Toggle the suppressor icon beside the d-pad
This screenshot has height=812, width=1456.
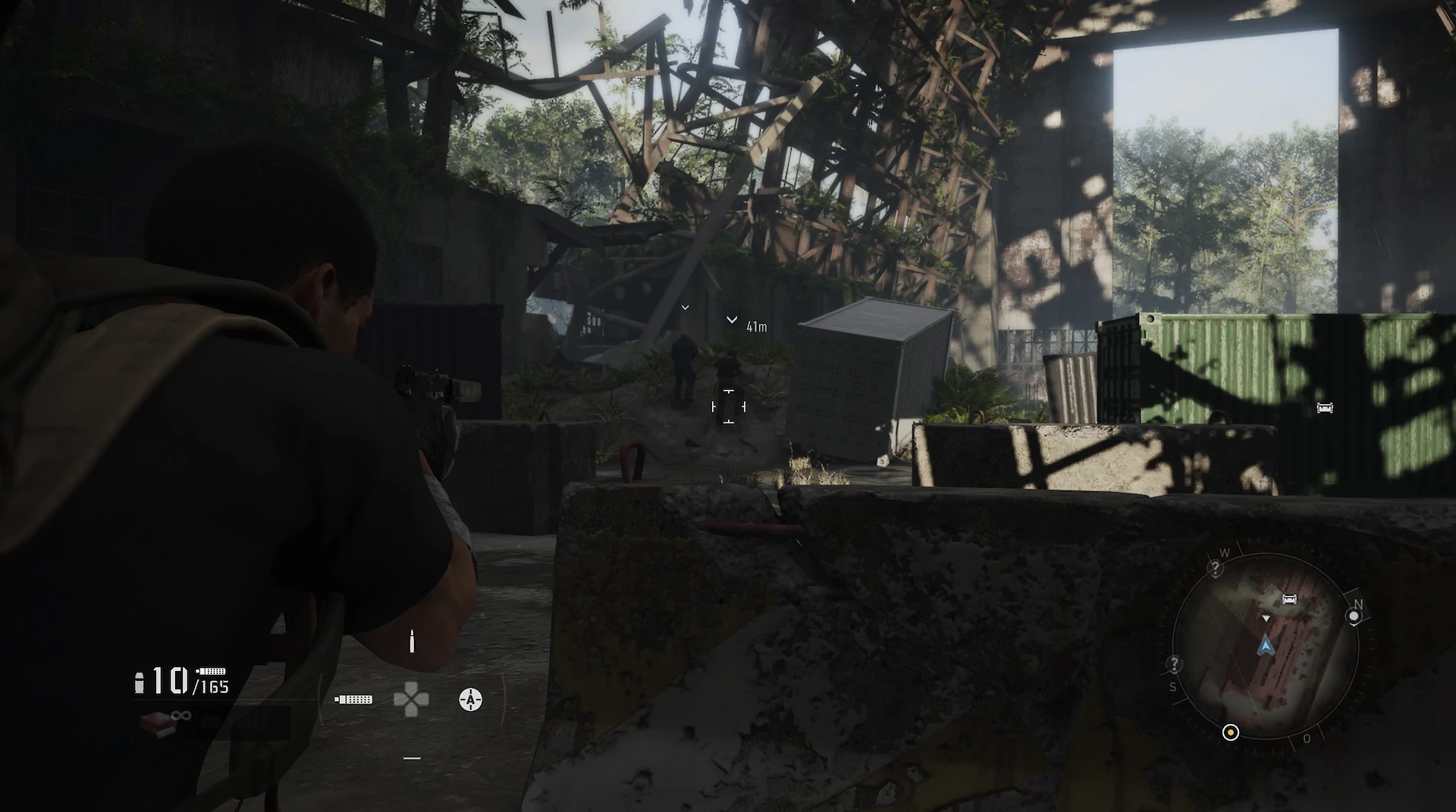pyautogui.click(x=353, y=699)
